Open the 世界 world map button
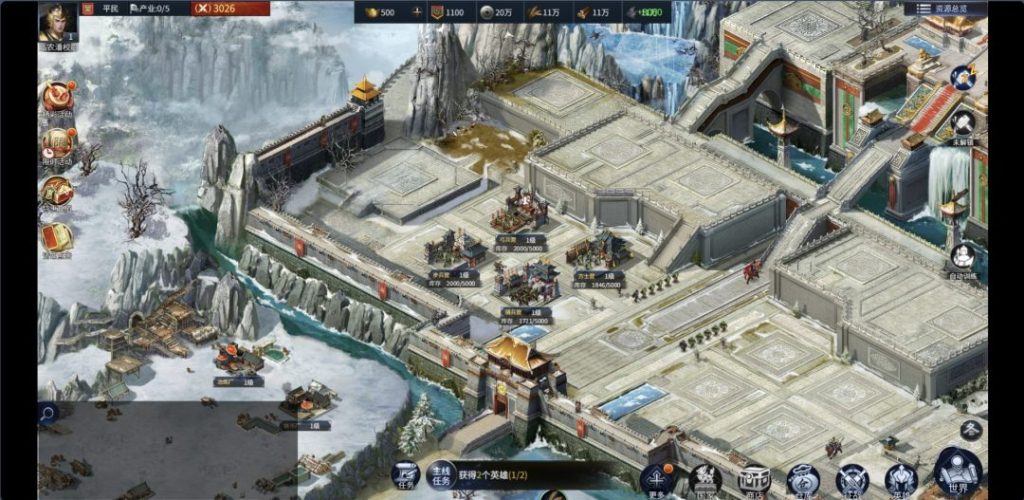The width and height of the screenshot is (1024, 500). tap(957, 474)
